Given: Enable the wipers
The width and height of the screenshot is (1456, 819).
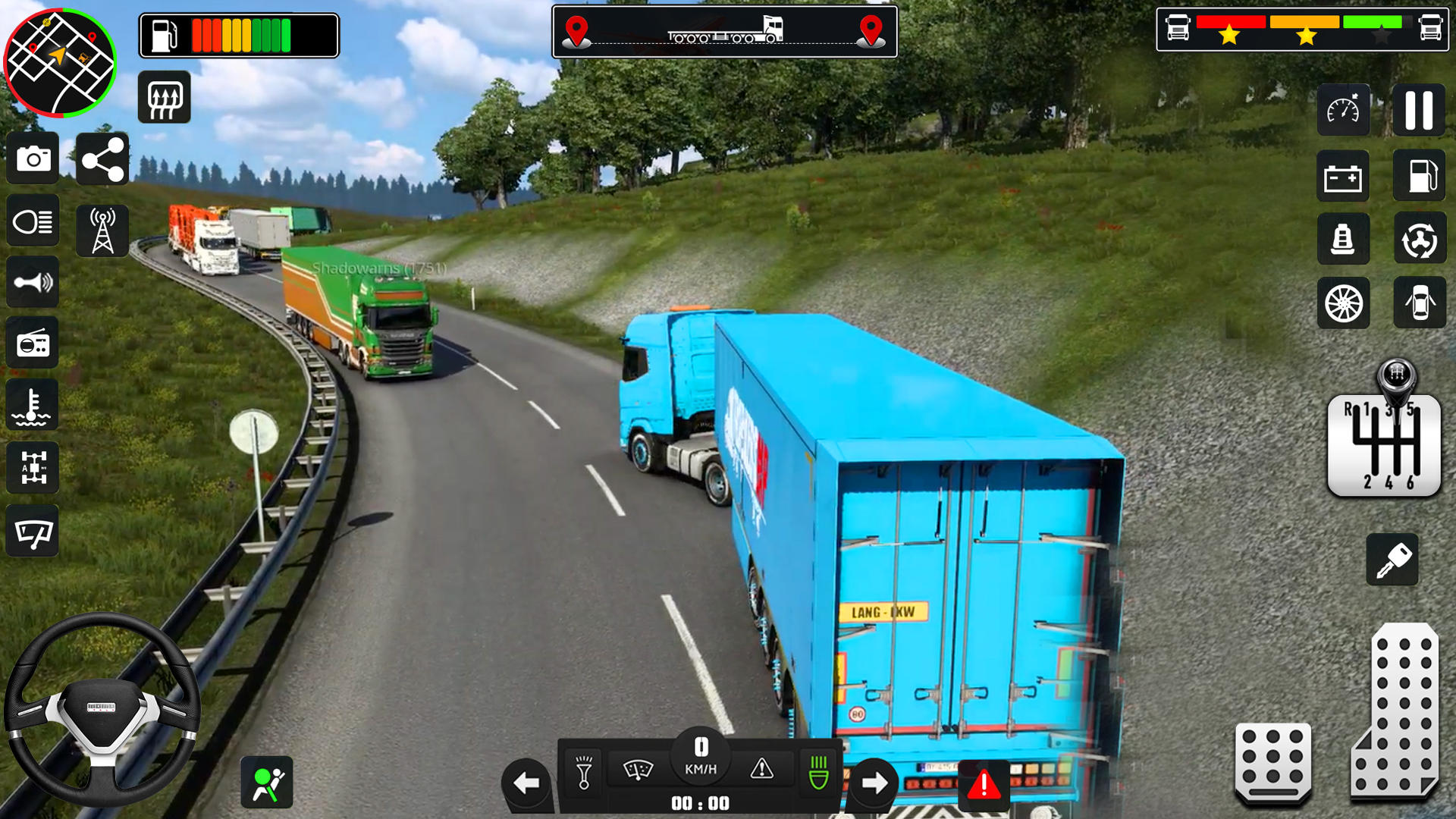Looking at the screenshot, I should pos(32,531).
